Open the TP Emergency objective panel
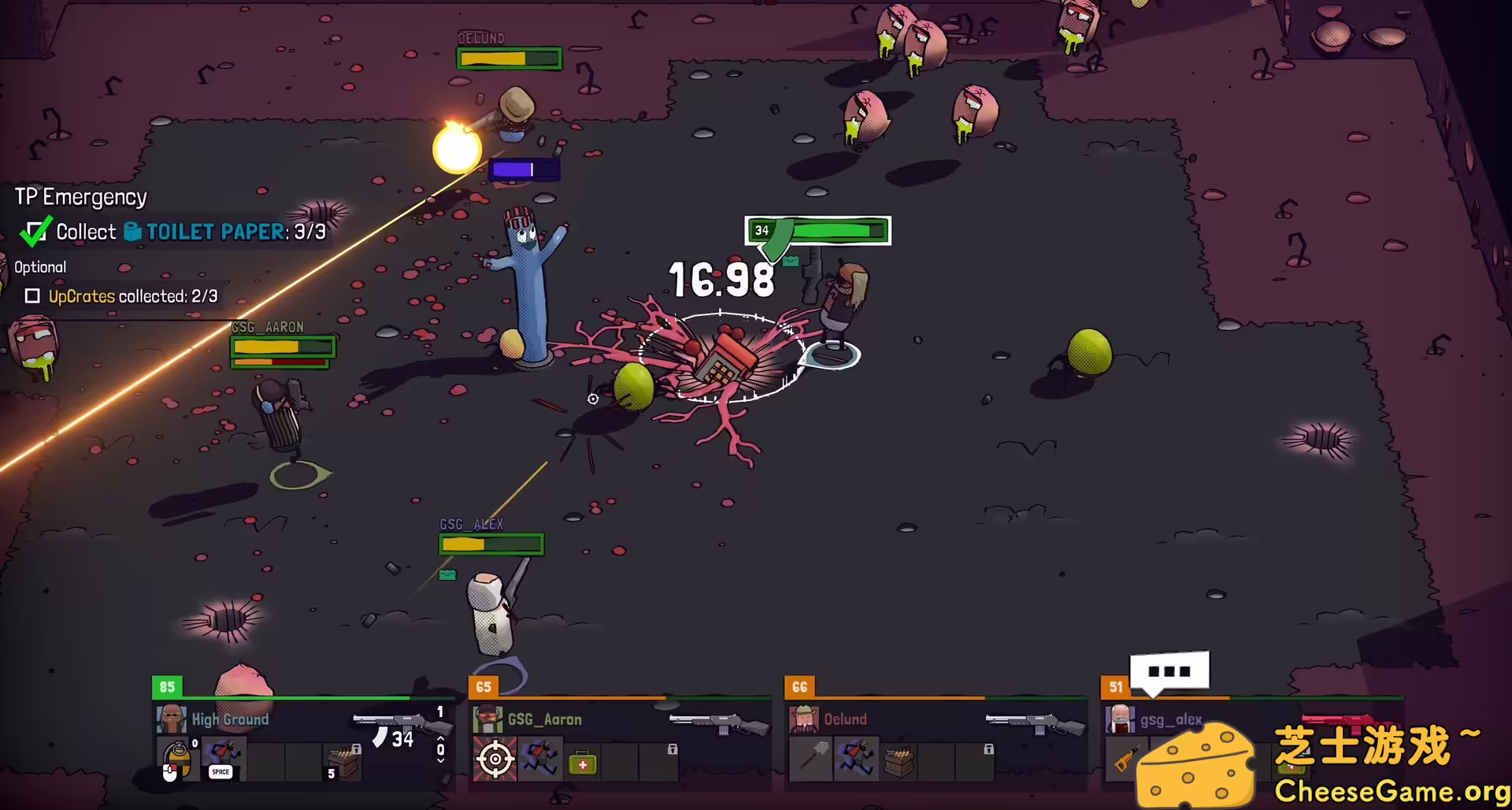1512x810 pixels. pyautogui.click(x=79, y=196)
